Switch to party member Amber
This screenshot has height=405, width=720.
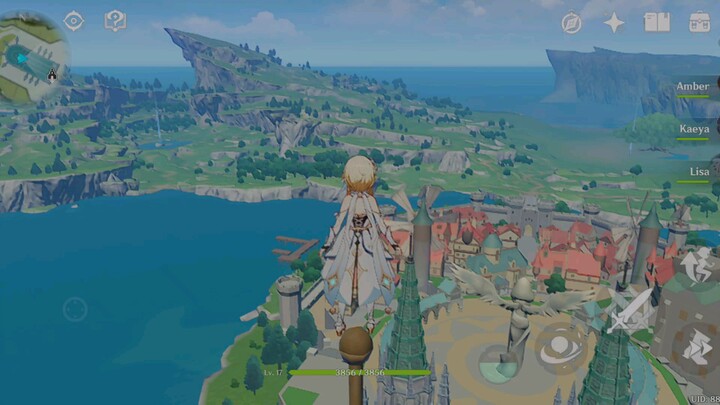(693, 87)
